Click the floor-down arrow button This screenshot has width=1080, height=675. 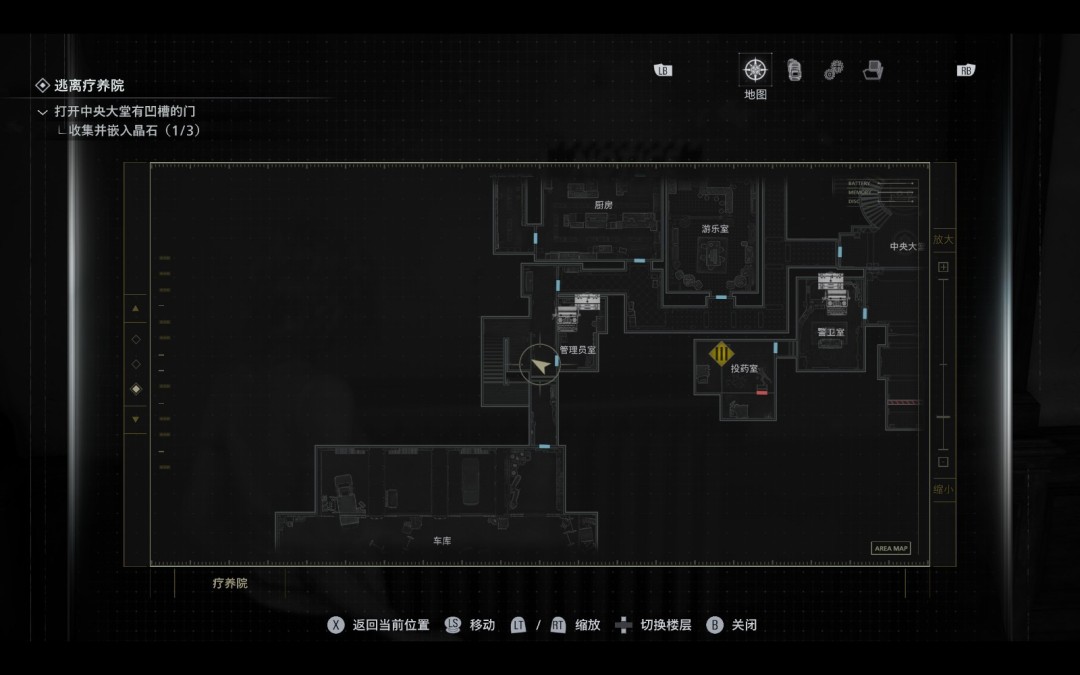(x=136, y=419)
